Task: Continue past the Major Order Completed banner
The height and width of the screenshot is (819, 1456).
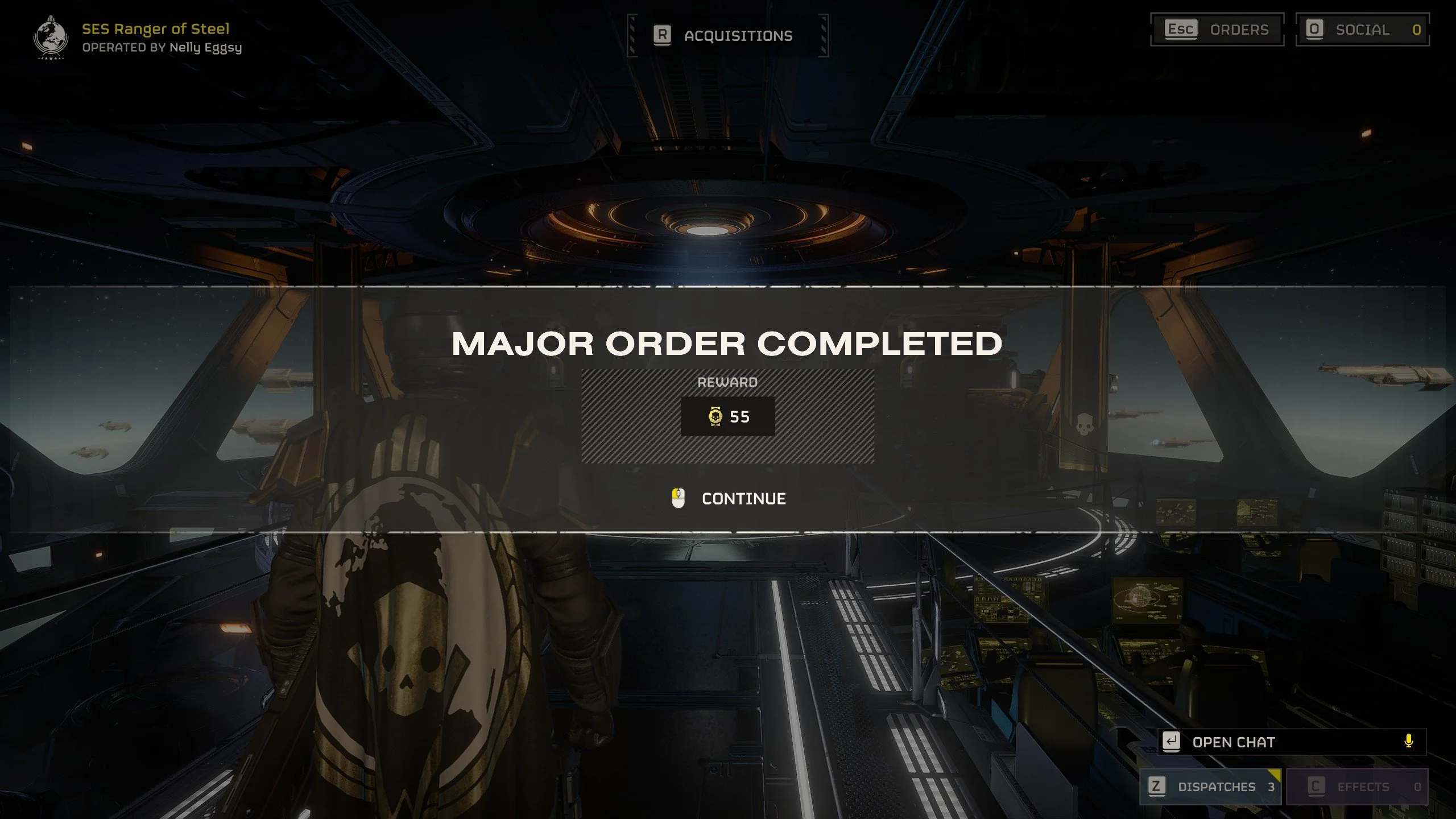Action: pos(729,499)
